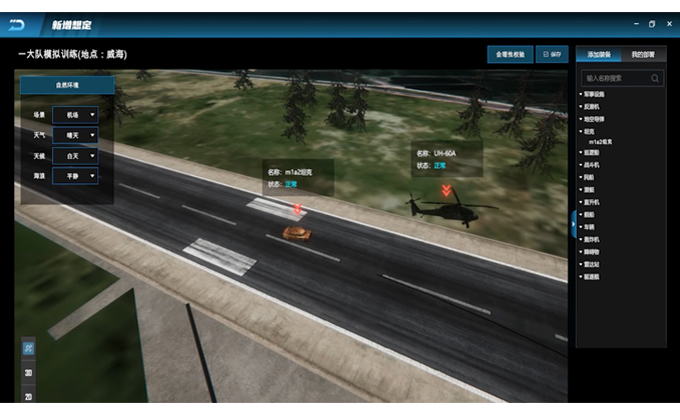Screen dimensions: 680x420
Task: Switch the view to 2D mode
Action: pos(29,396)
